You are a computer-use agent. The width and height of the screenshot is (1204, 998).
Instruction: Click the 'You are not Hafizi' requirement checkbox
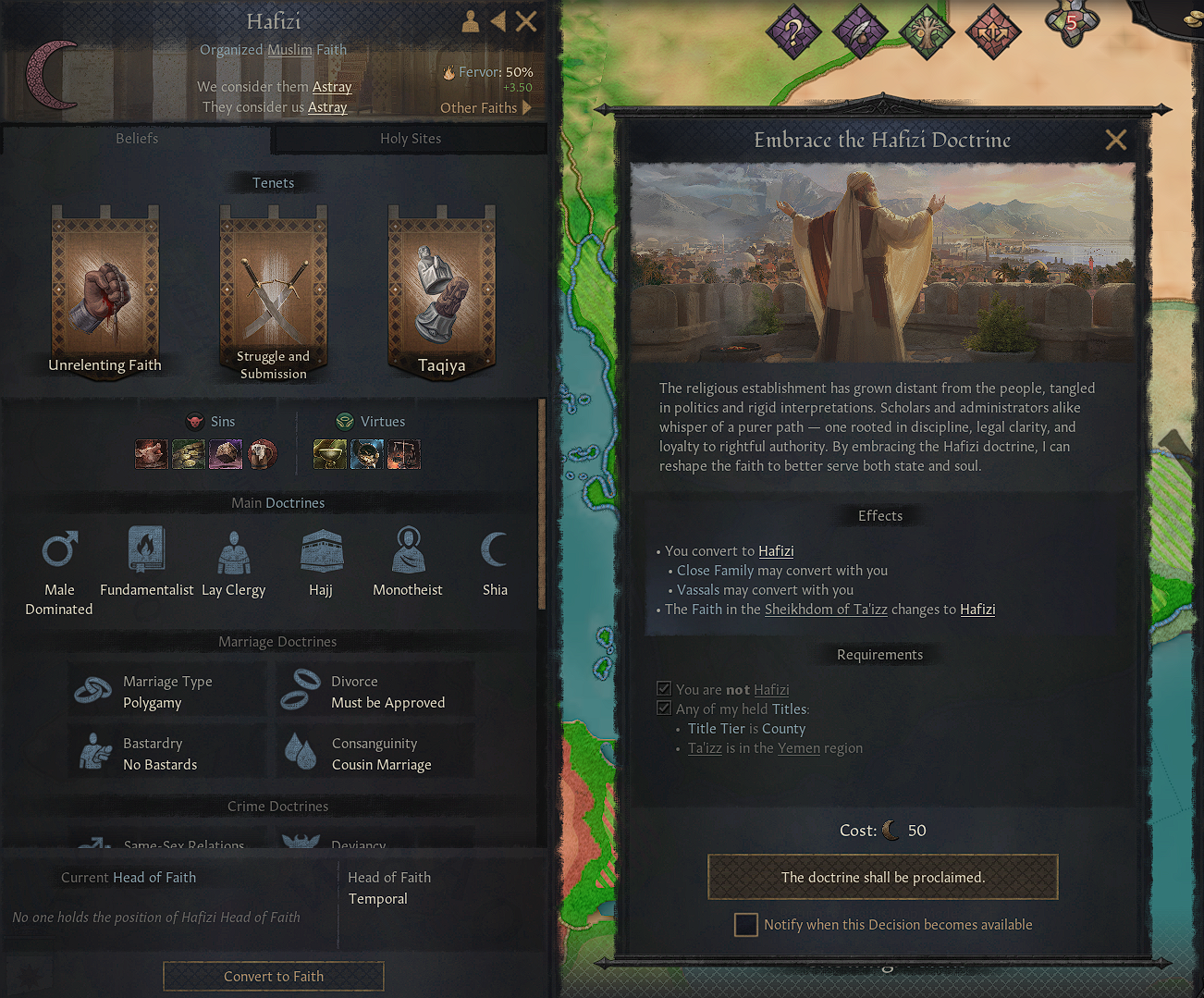pos(664,688)
